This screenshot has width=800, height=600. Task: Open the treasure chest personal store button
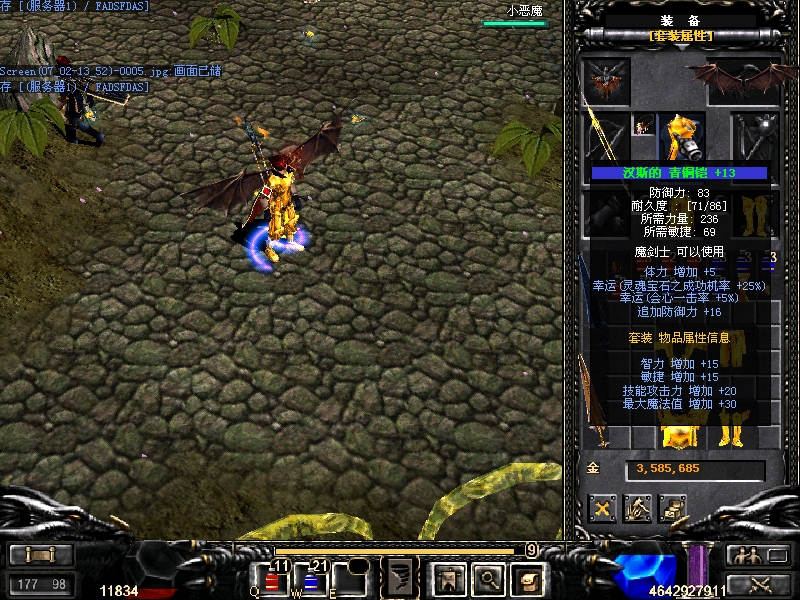click(x=673, y=508)
